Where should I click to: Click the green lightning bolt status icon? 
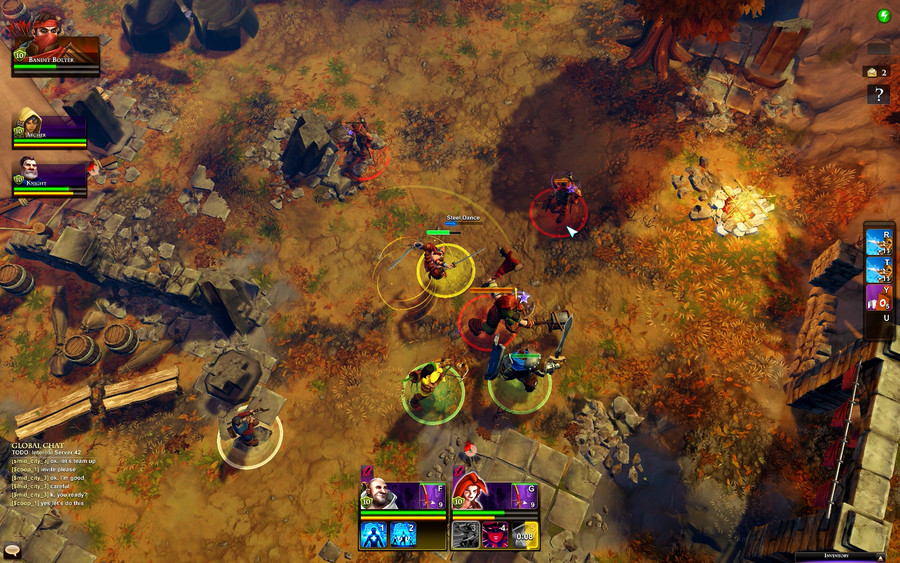(884, 15)
